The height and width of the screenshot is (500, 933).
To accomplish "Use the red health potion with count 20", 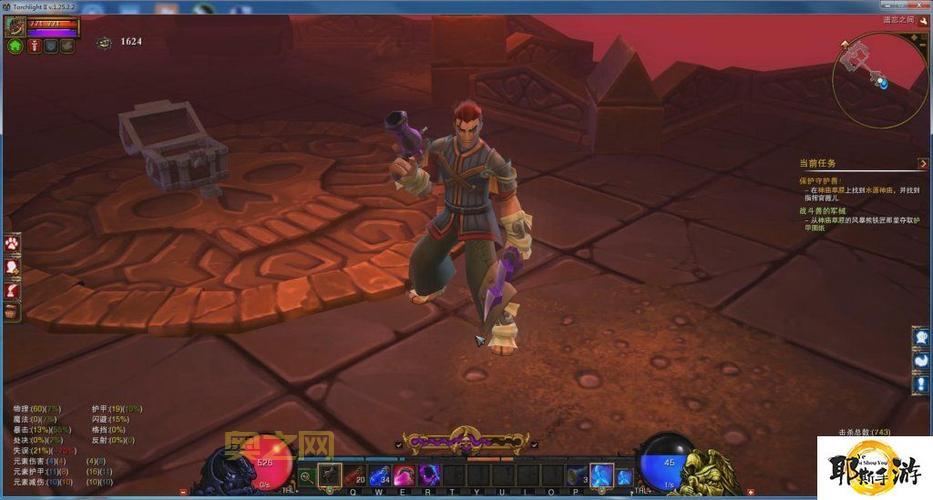I will click(x=355, y=475).
